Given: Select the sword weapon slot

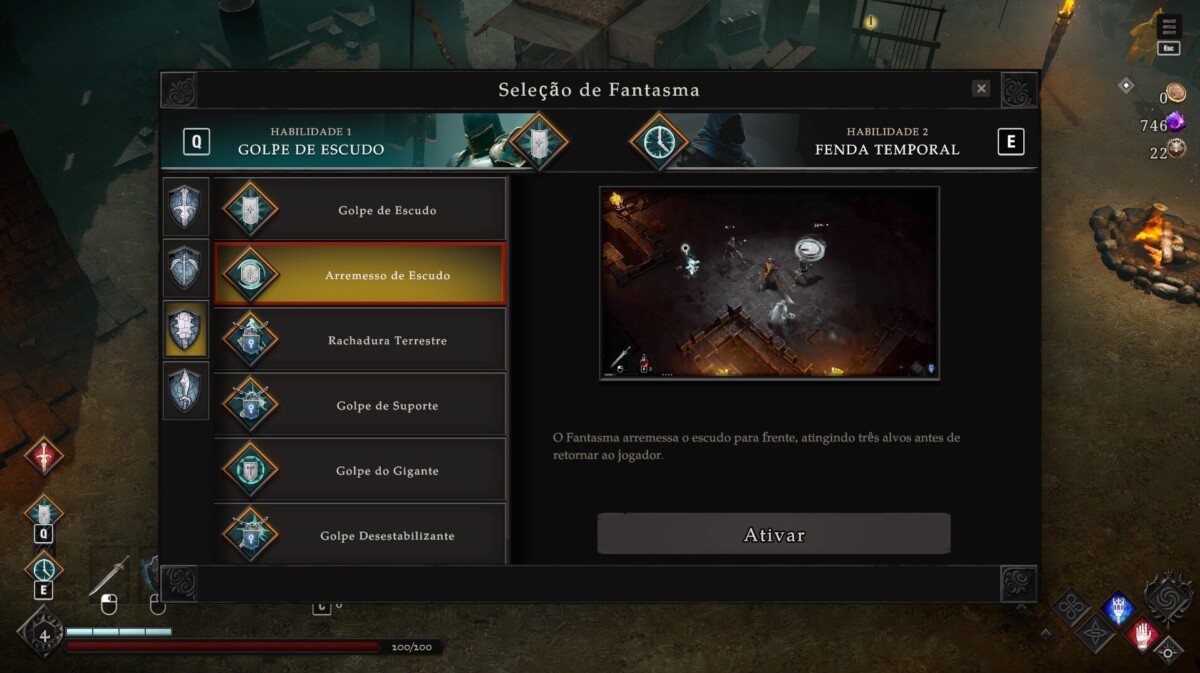Looking at the screenshot, I should tap(109, 576).
